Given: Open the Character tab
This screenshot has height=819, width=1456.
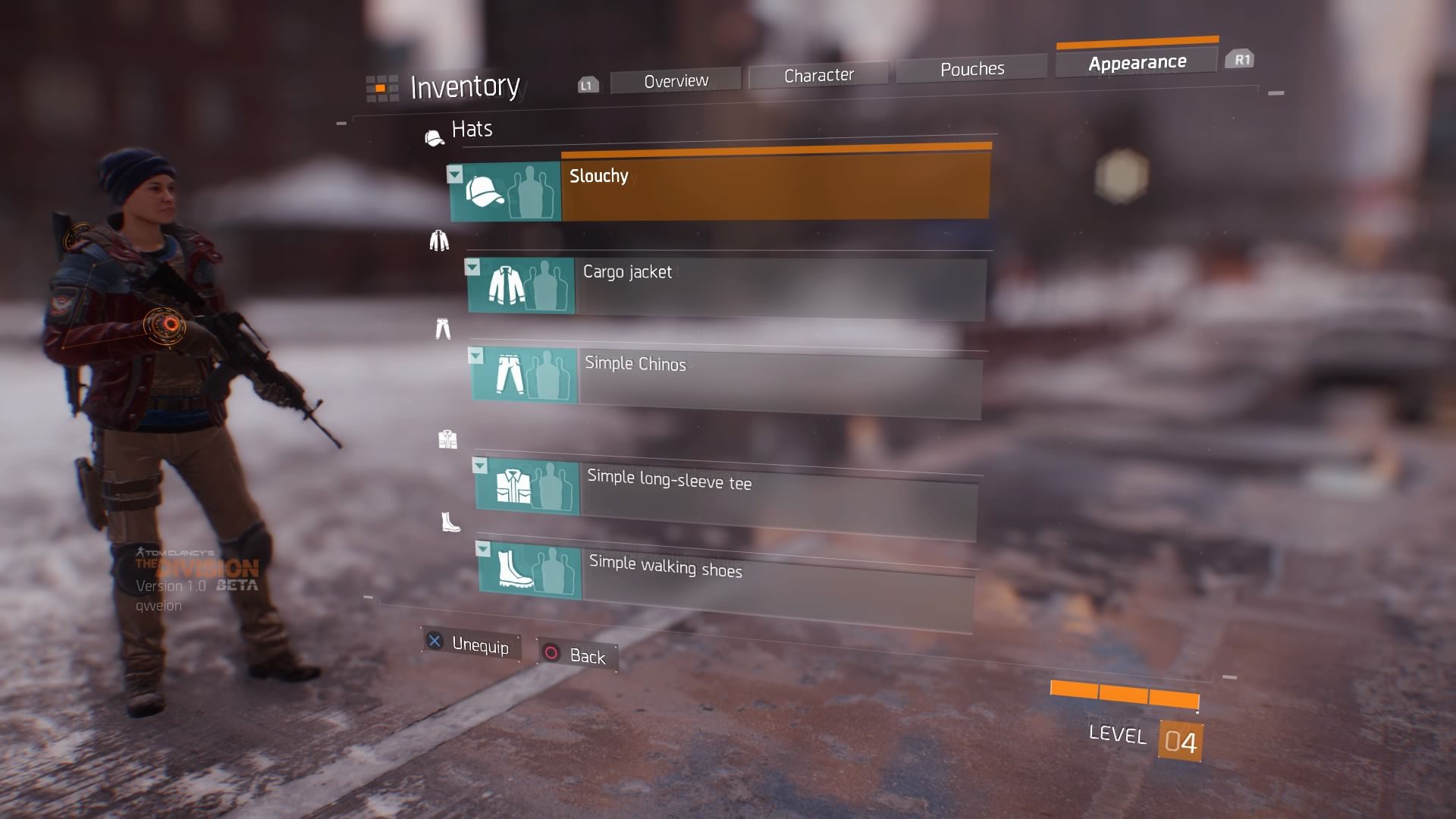Looking at the screenshot, I should [x=818, y=75].
